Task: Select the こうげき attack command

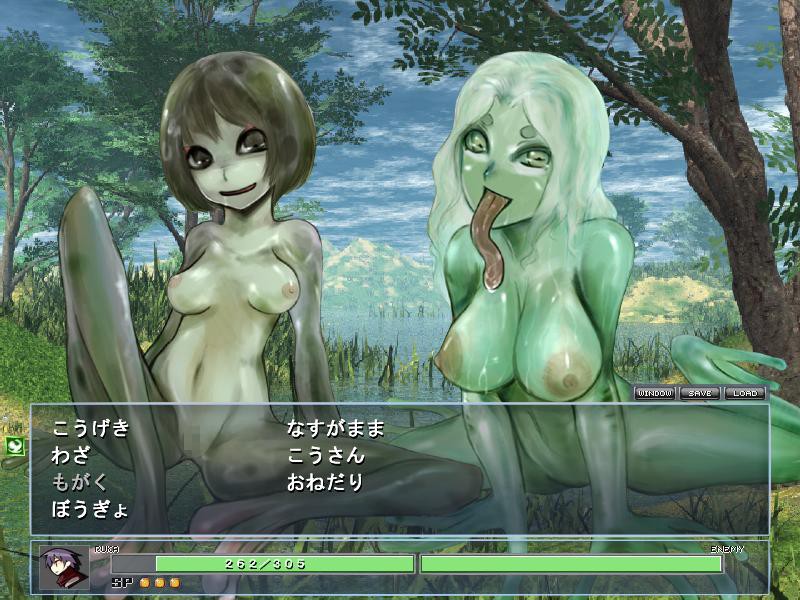Action: pyautogui.click(x=91, y=429)
